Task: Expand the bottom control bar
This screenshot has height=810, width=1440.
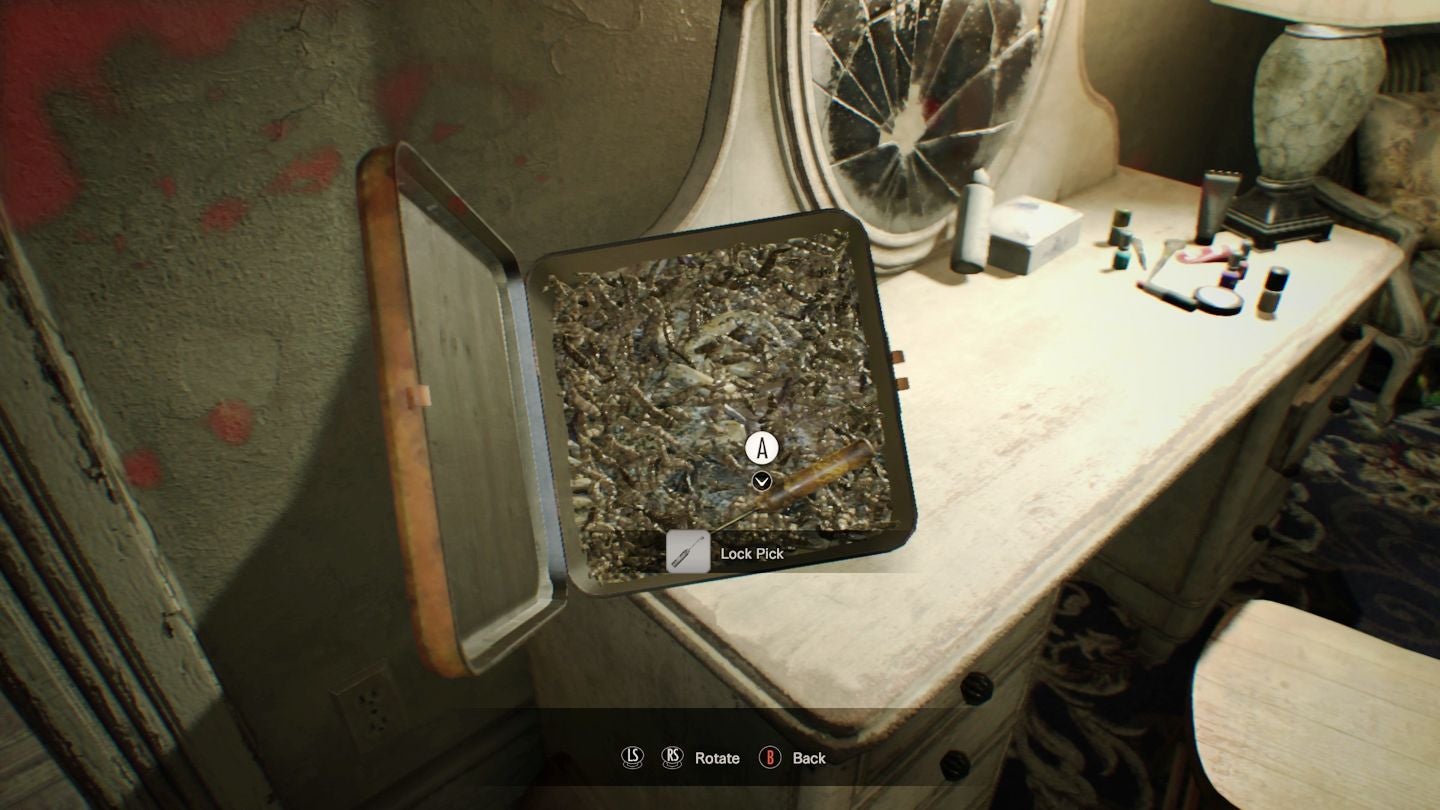Action: (x=720, y=758)
